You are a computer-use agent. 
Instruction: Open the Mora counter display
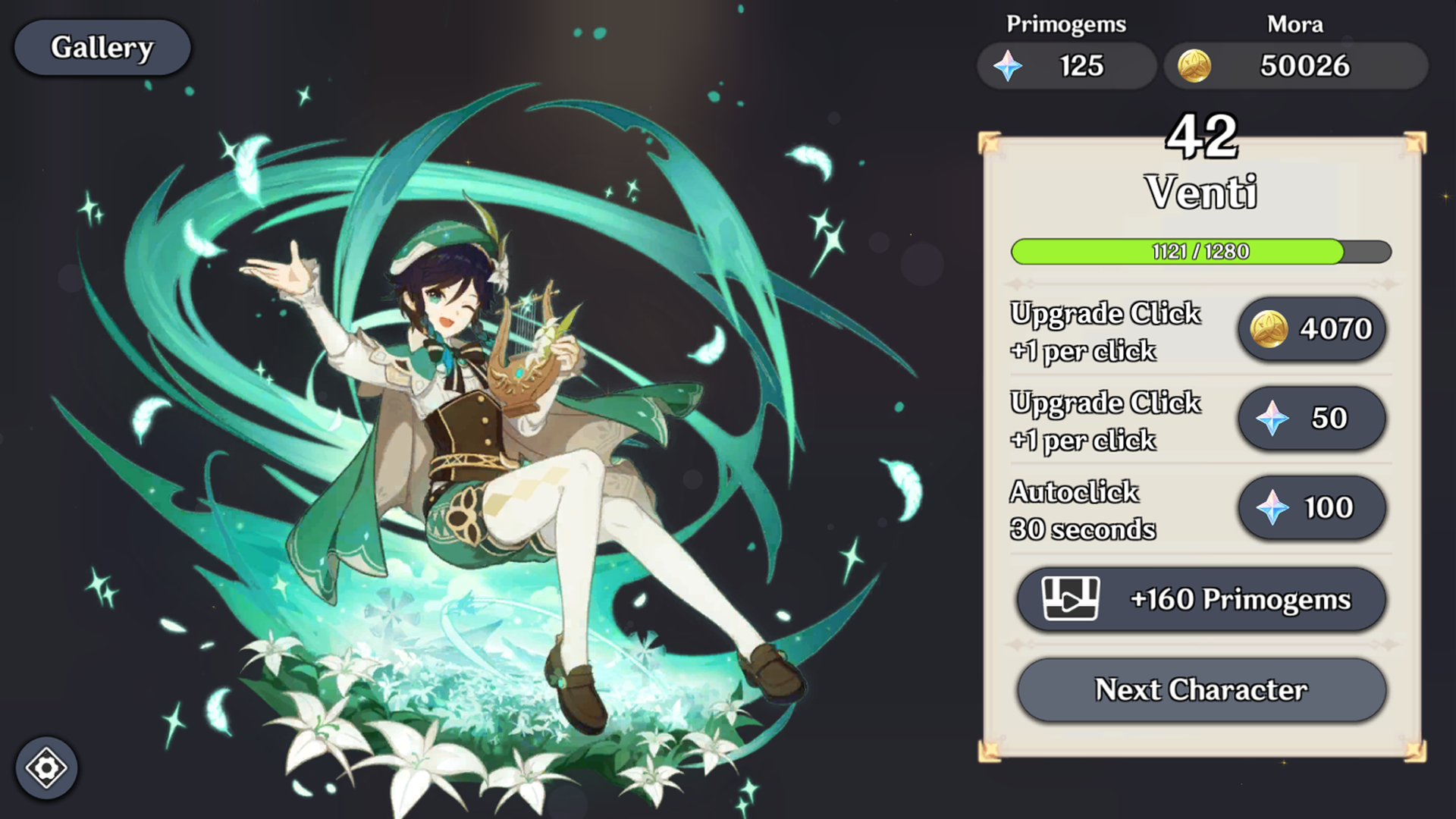[1297, 65]
